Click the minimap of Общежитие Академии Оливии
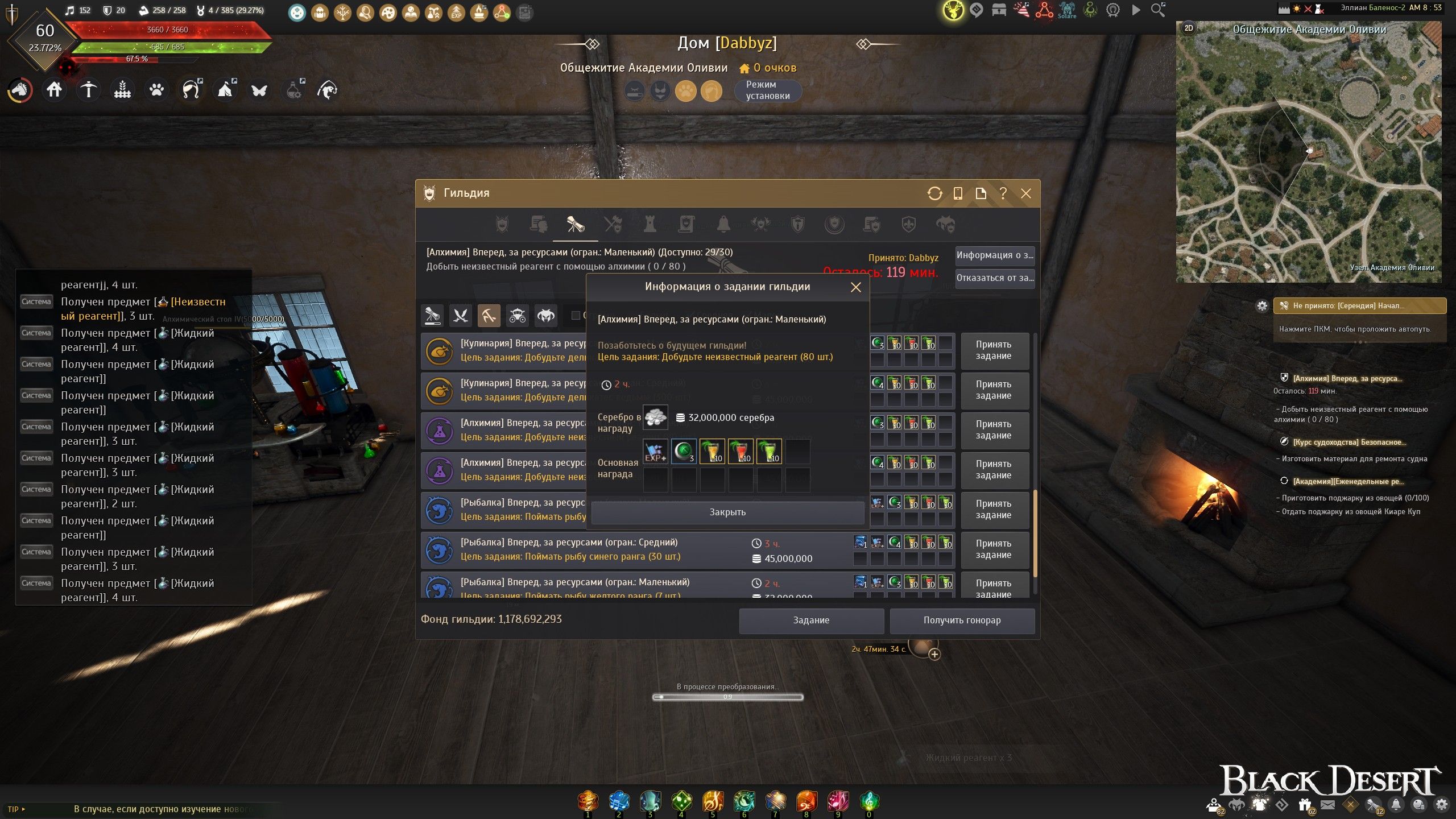Screen dimensions: 1456x819 click(1308, 159)
